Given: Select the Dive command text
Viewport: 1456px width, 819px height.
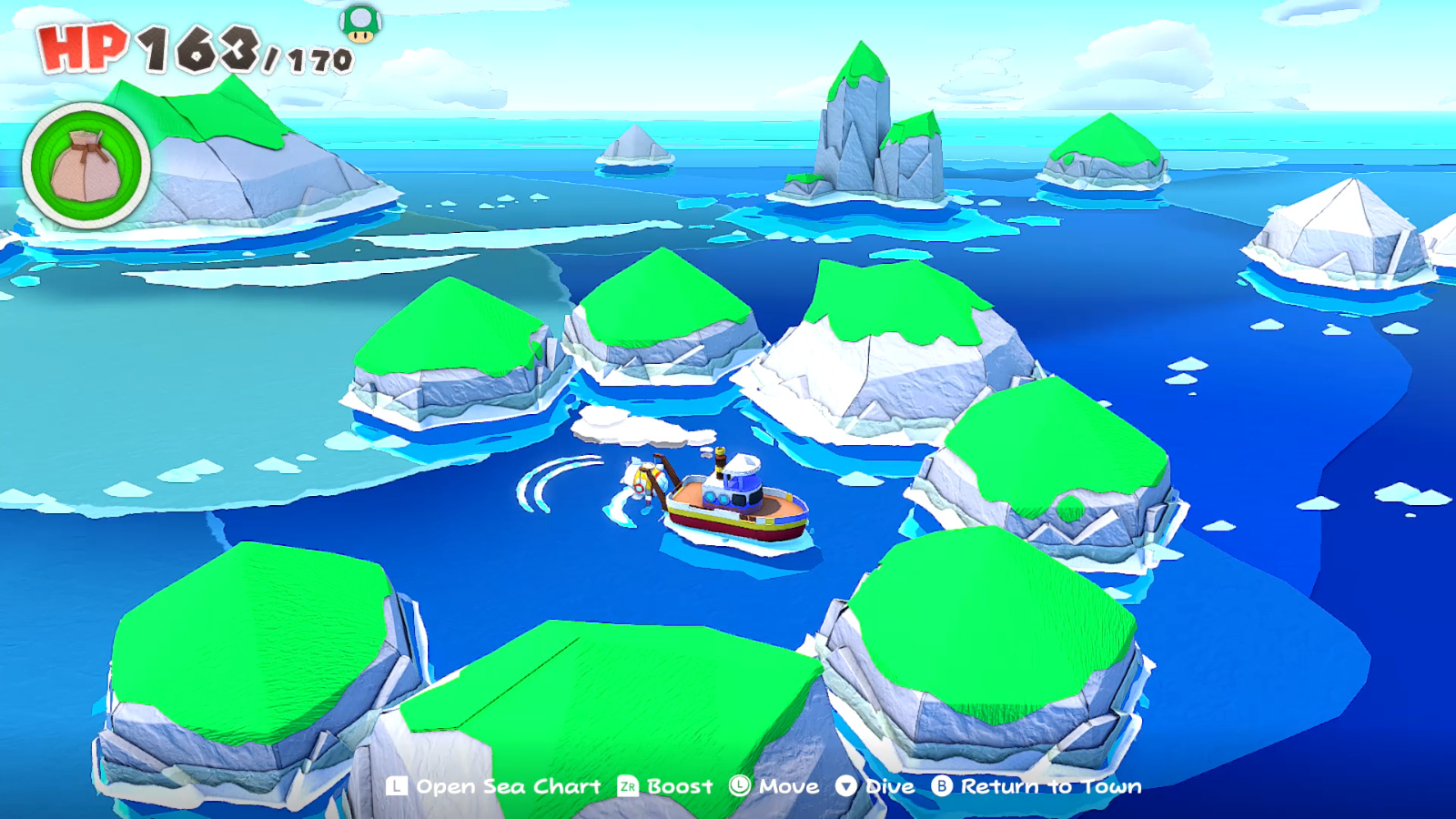Looking at the screenshot, I should [x=889, y=786].
